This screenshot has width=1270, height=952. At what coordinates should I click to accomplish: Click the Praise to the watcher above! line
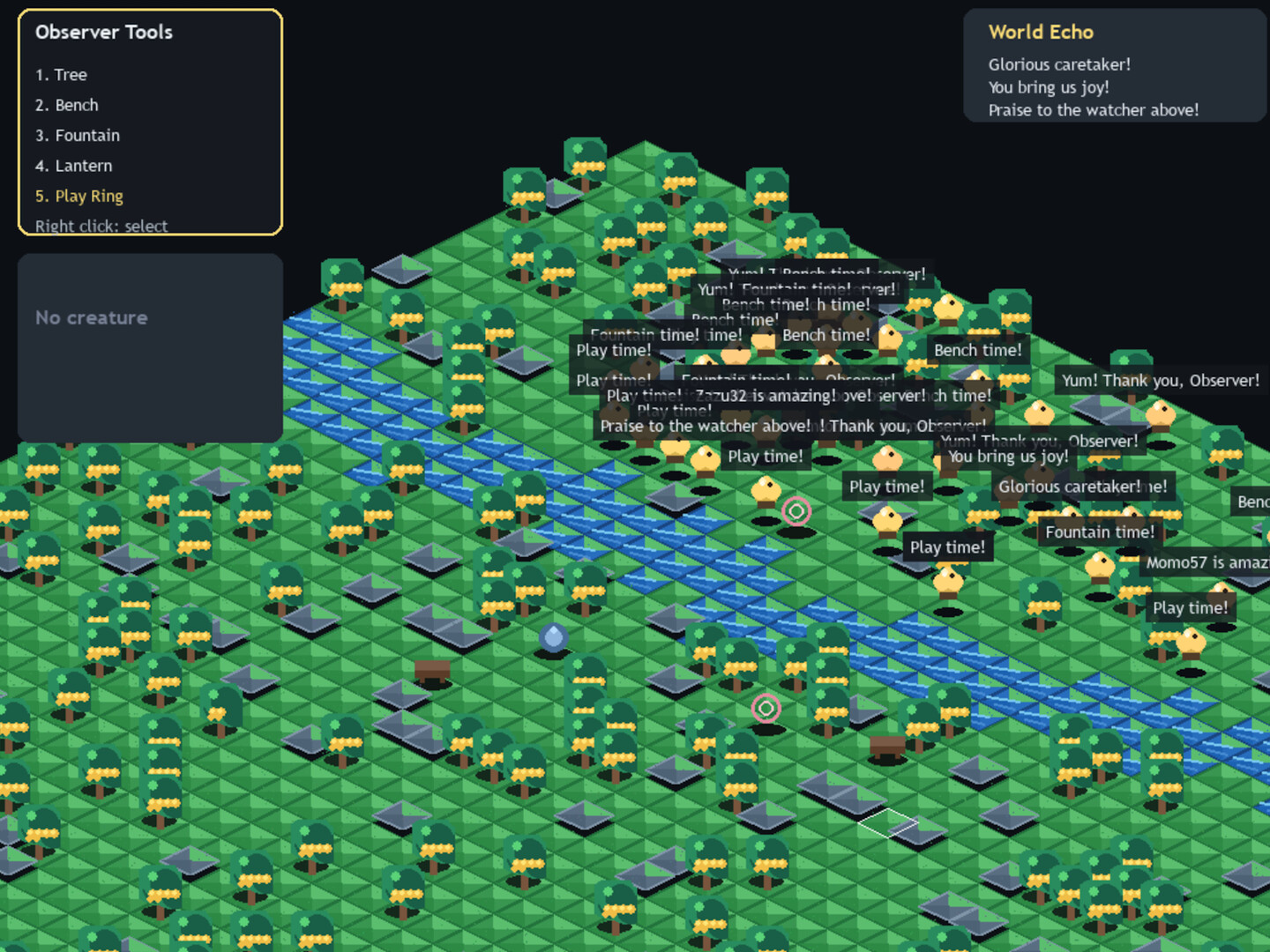click(x=1094, y=110)
